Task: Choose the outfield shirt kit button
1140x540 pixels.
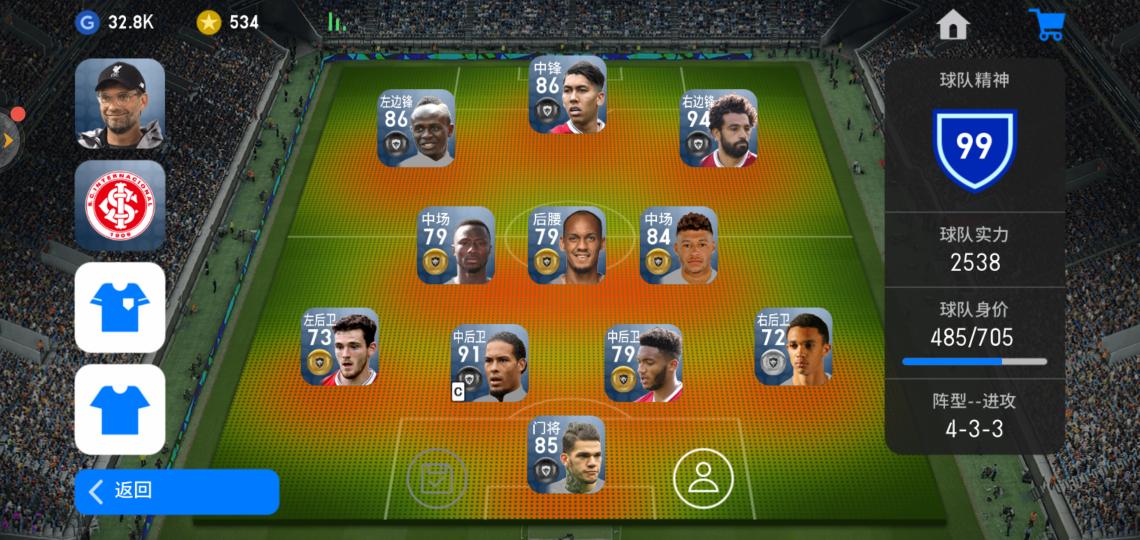Action: point(120,409)
